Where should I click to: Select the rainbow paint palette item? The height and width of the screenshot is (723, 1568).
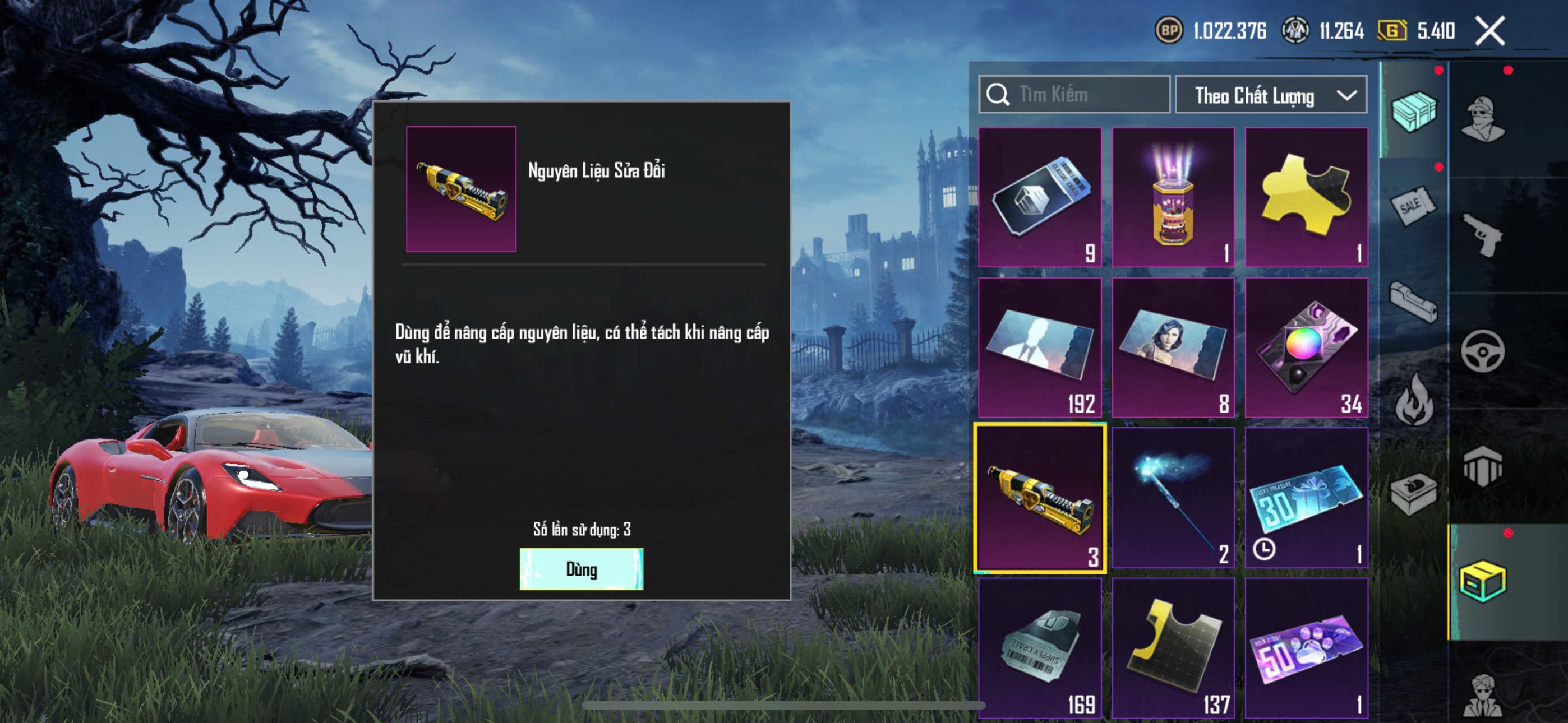coord(1306,347)
